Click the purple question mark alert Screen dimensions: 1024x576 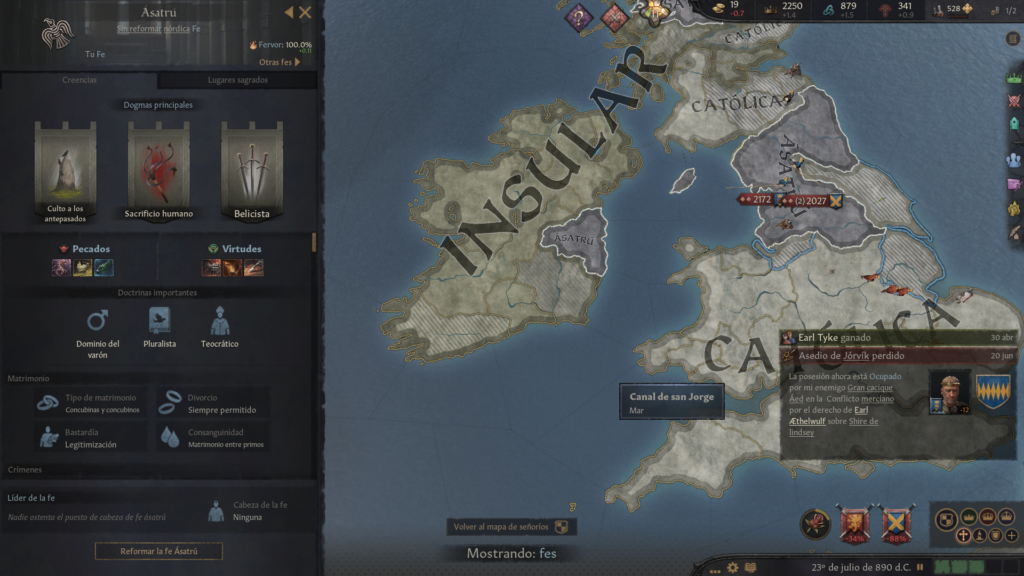pyautogui.click(x=578, y=17)
